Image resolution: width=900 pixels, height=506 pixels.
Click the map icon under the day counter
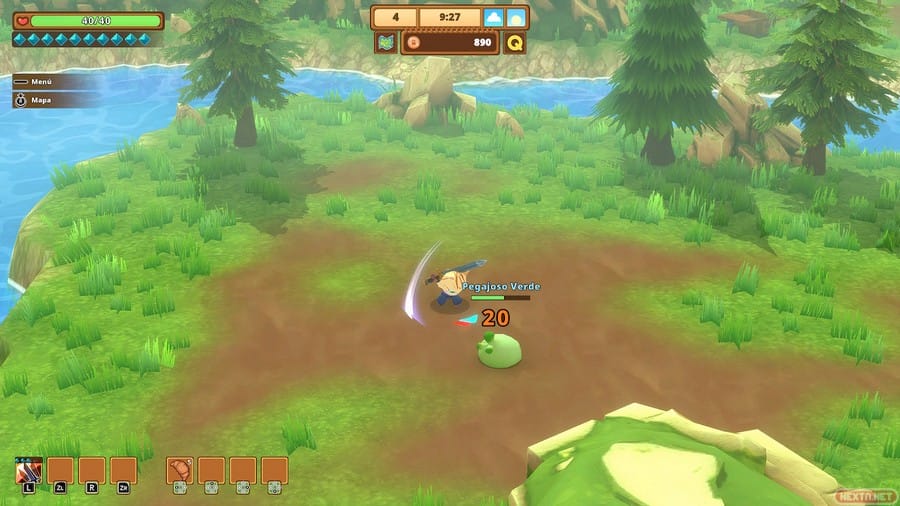[x=386, y=43]
